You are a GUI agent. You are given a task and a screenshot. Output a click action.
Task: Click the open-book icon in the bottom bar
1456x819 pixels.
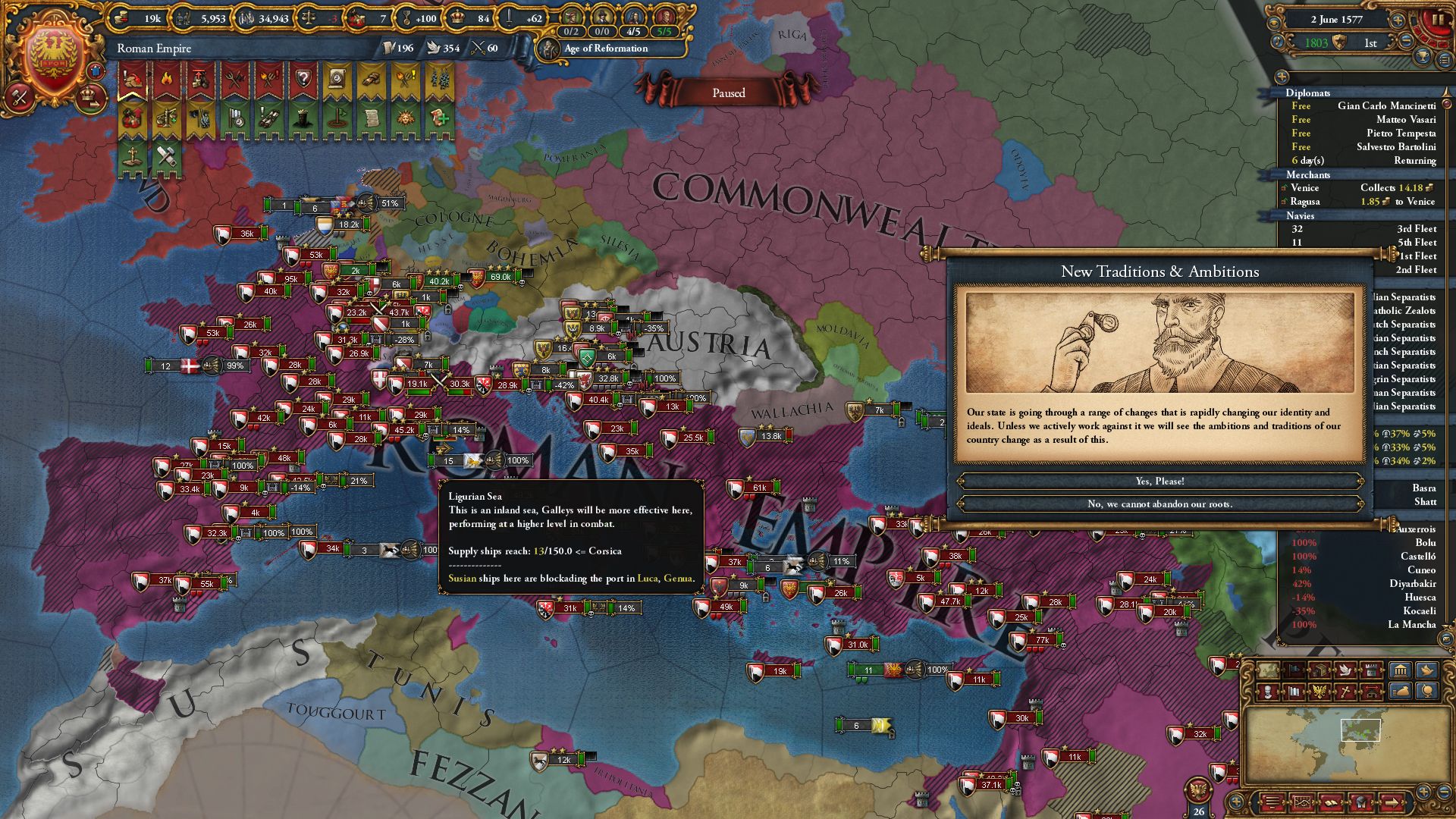1331,802
